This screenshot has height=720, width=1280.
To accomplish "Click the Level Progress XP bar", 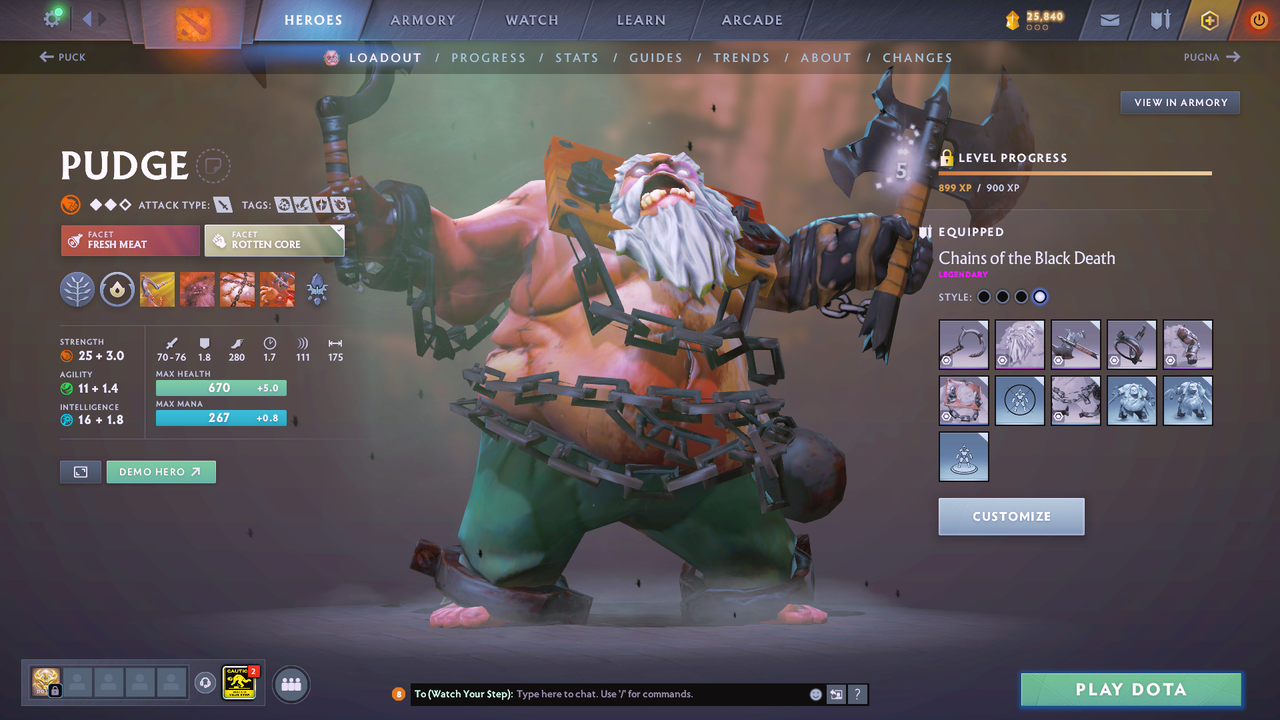I will coord(1075,172).
